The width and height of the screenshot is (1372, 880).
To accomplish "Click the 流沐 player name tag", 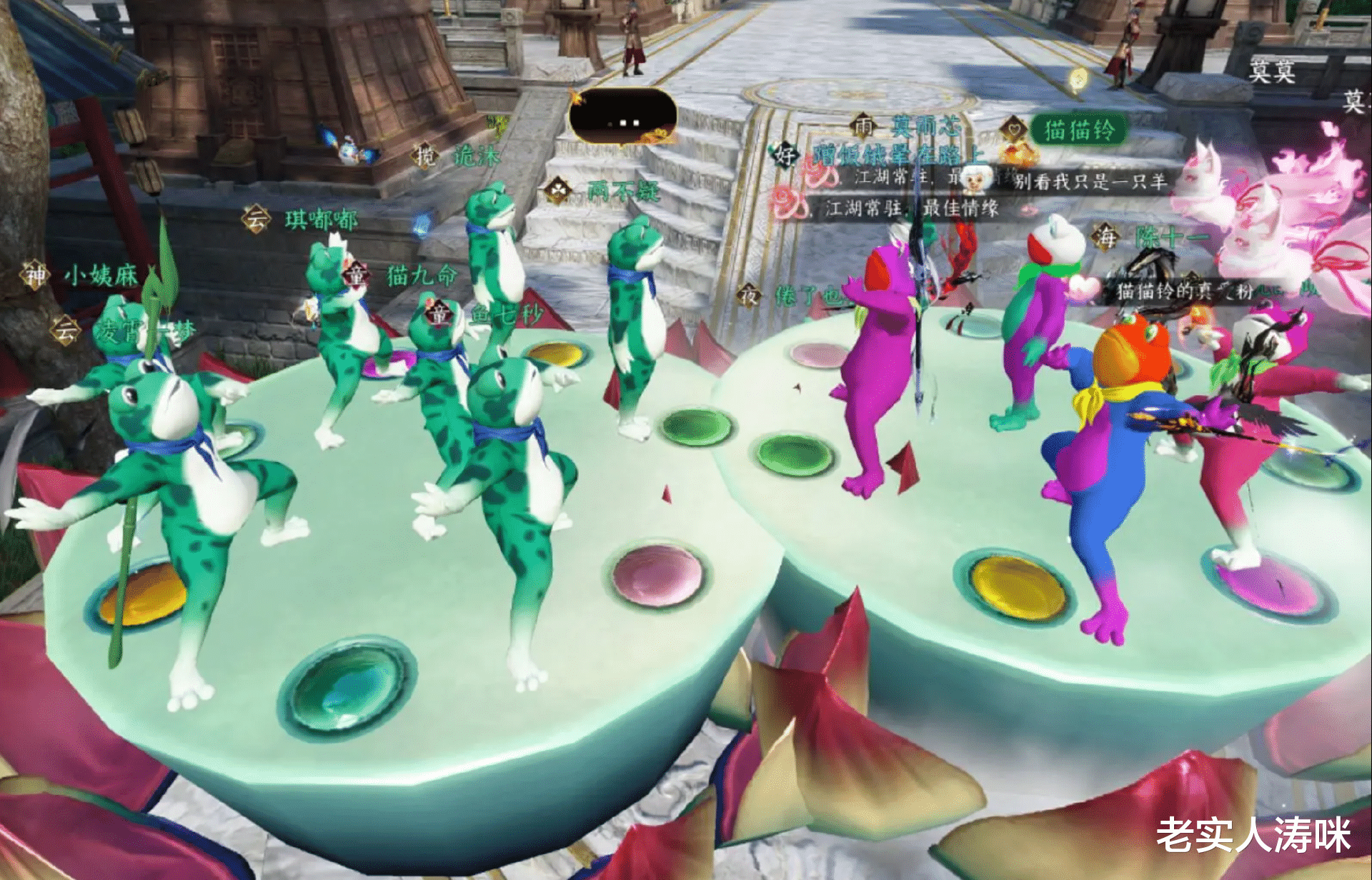I will click(476, 156).
